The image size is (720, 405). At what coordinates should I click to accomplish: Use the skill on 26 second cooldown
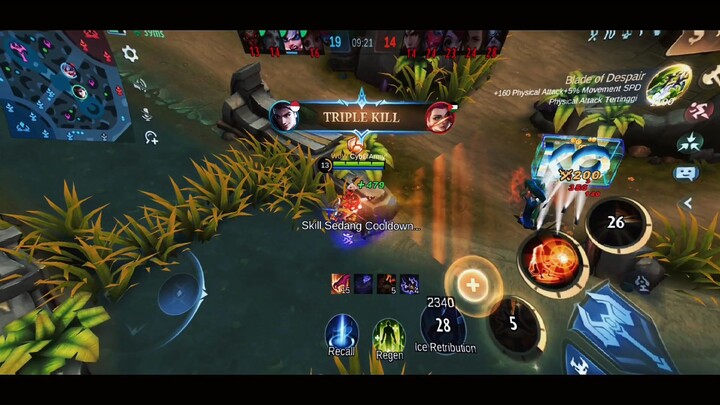[616, 223]
